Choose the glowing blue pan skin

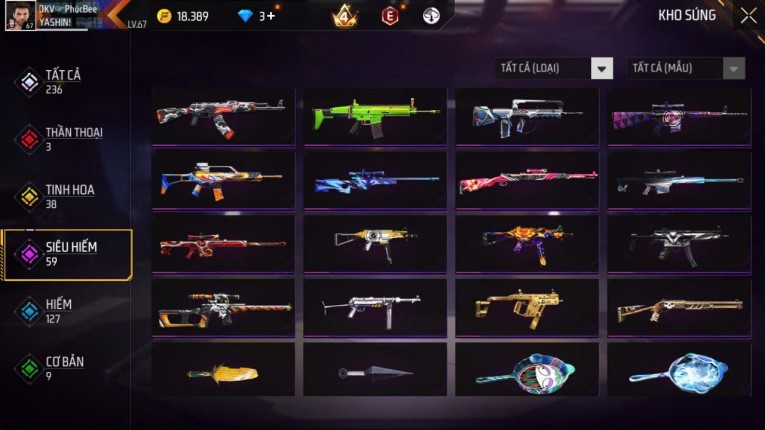(x=679, y=370)
